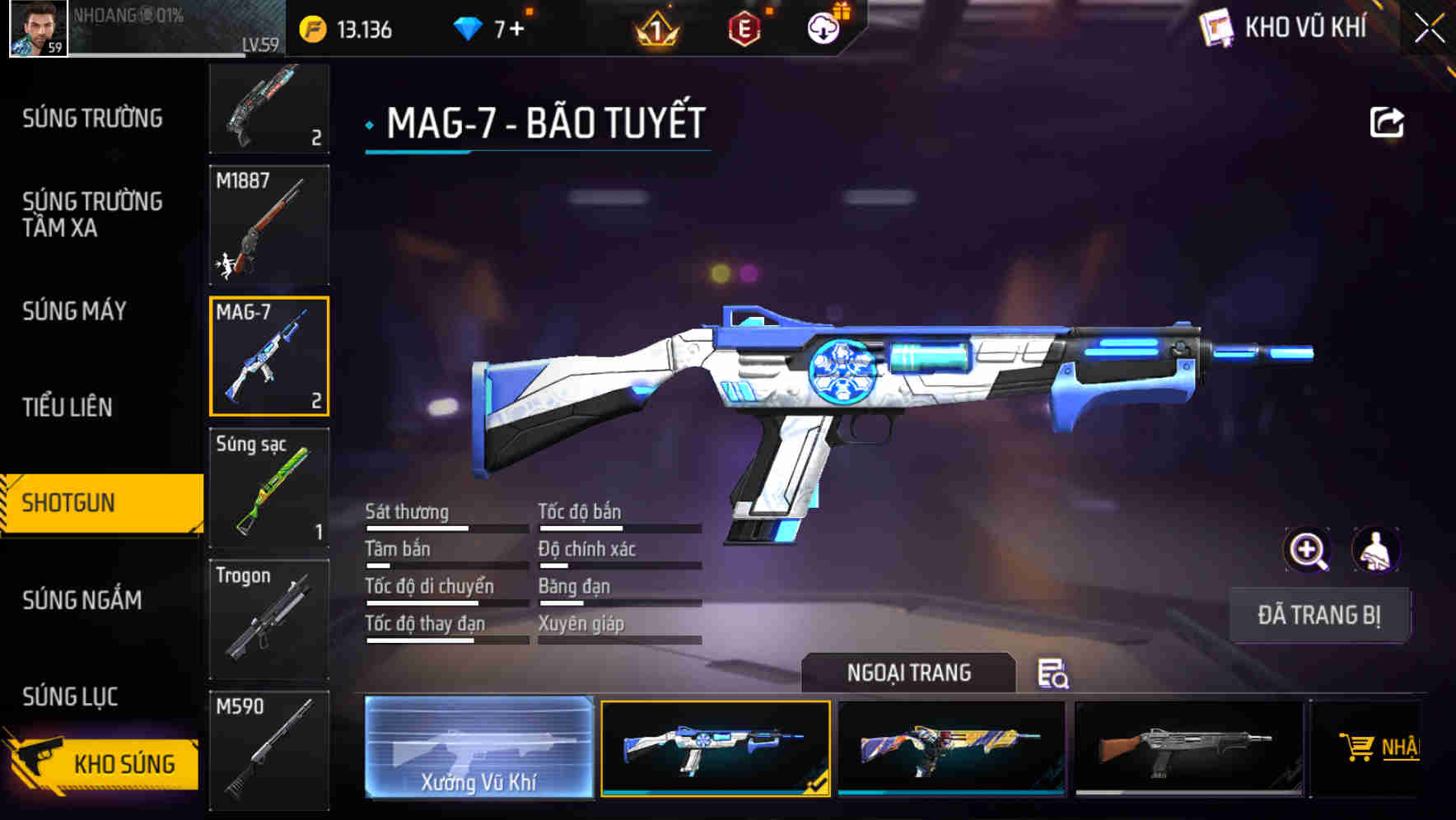Click the ĐÃ TRANG BỊ button
Screen dimensions: 1456x820
(x=1319, y=614)
